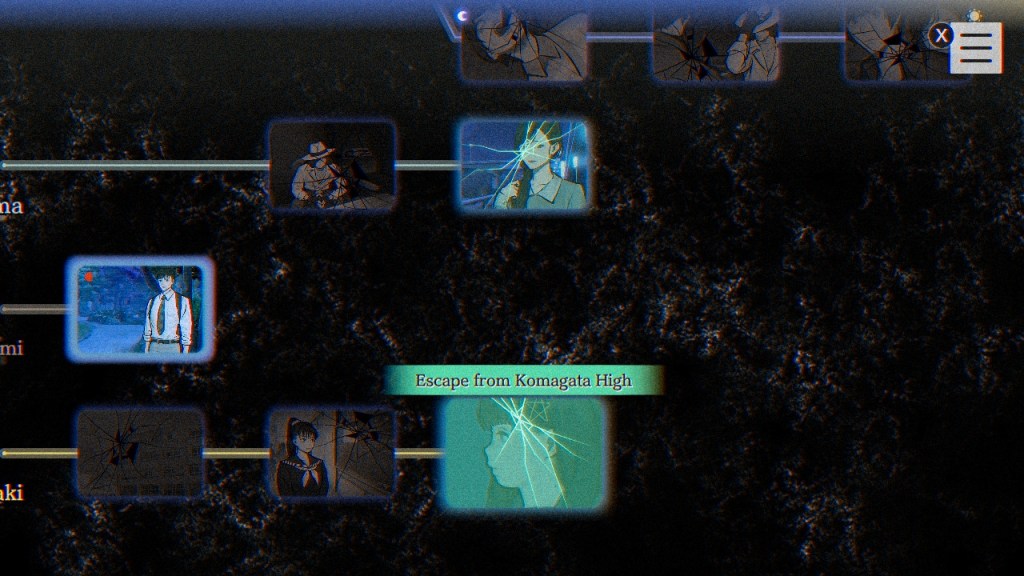The width and height of the screenshot is (1024, 576).
Task: Choose the detective in hat story node
Action: pos(332,166)
